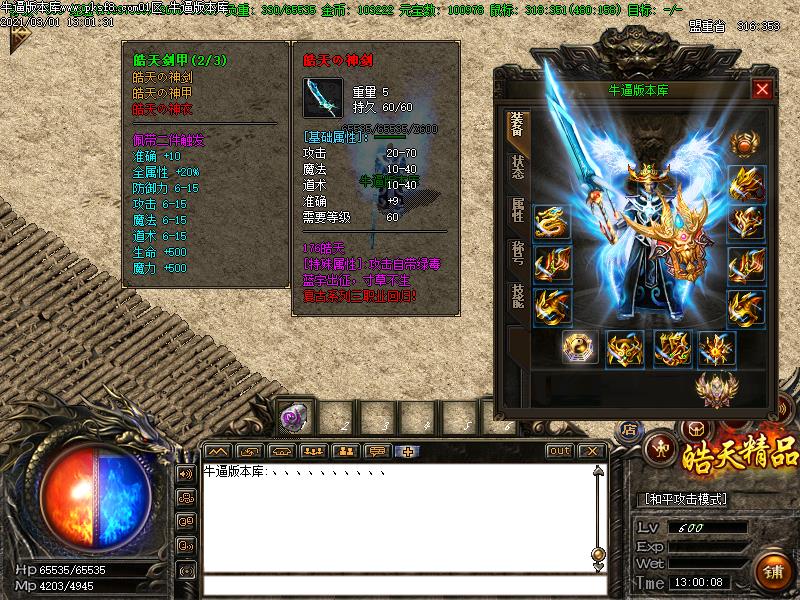Switch to the 状态 (Status) tab
800x600 pixels.
pos(517,168)
